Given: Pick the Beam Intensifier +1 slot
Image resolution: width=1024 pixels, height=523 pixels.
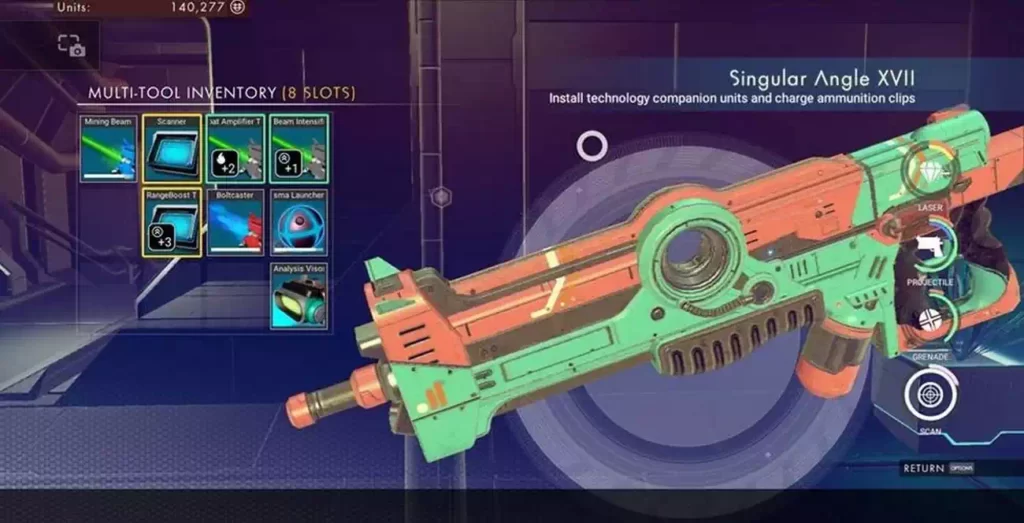Looking at the screenshot, I should (299, 148).
